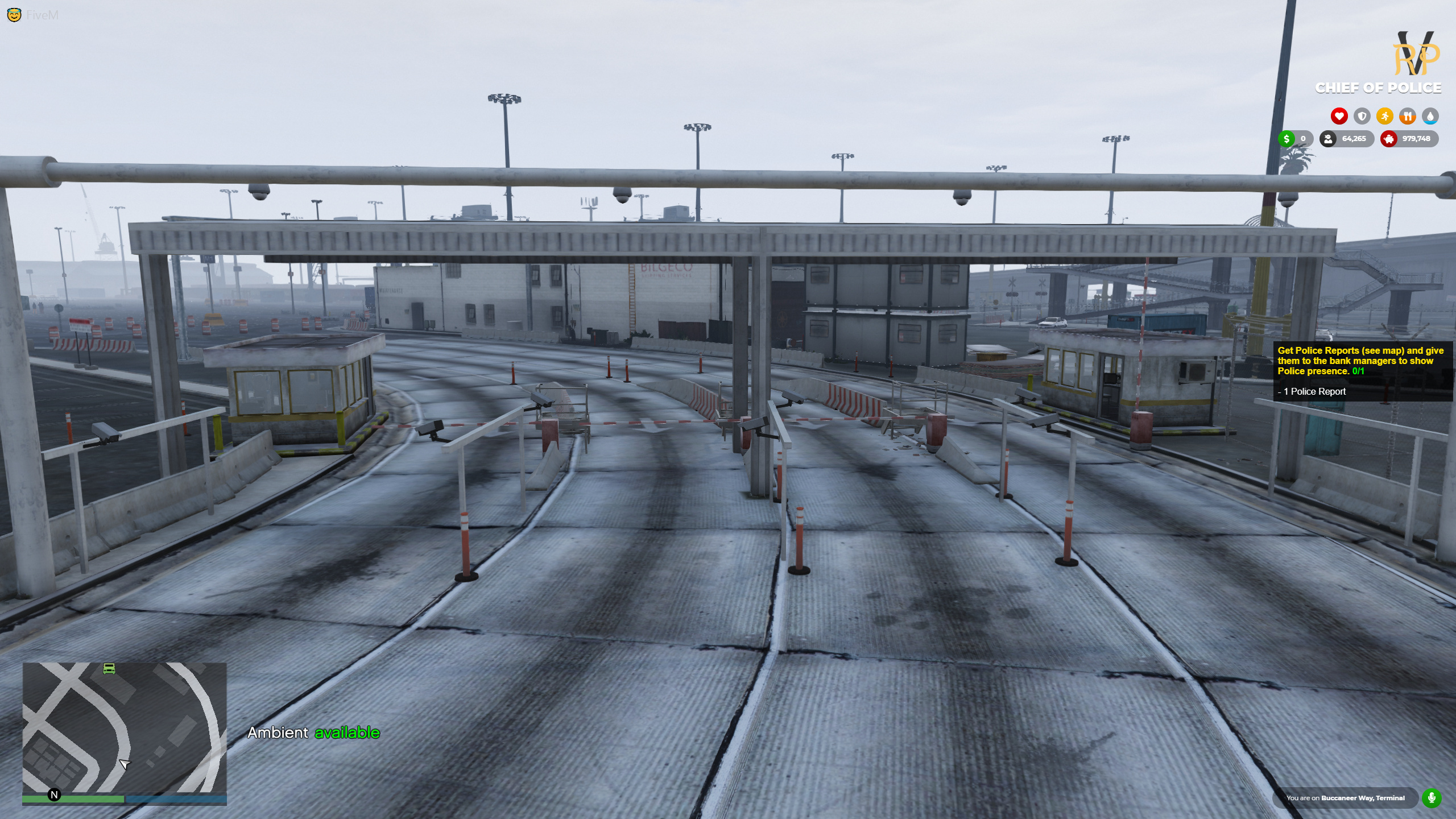Toggle the Ambient voice range setting
Screen dimensions: 1456x819
coord(313,733)
